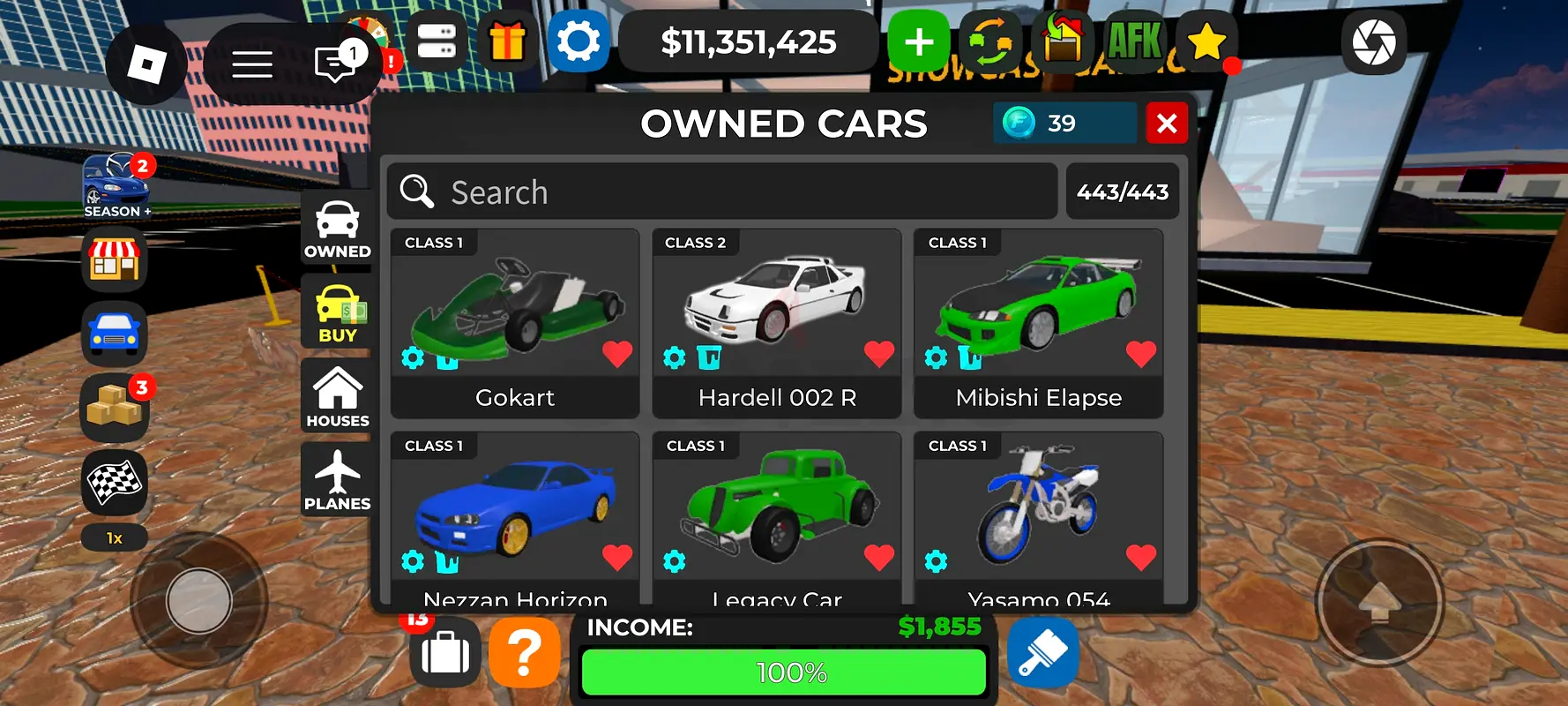Click the car Search field
Screen dimensions: 1568x706
723,192
